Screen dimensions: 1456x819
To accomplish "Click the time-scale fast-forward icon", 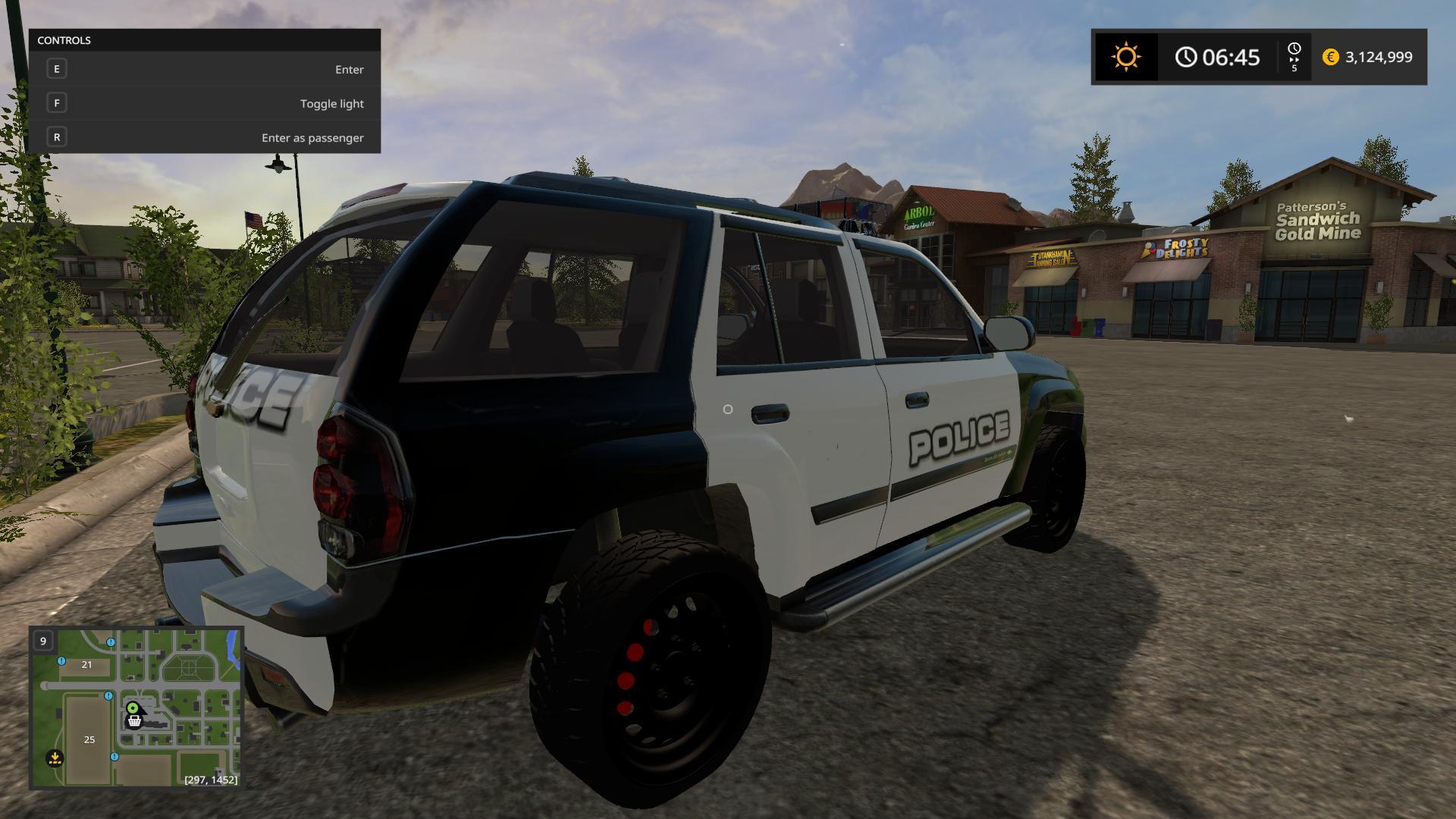I will coord(1294,57).
